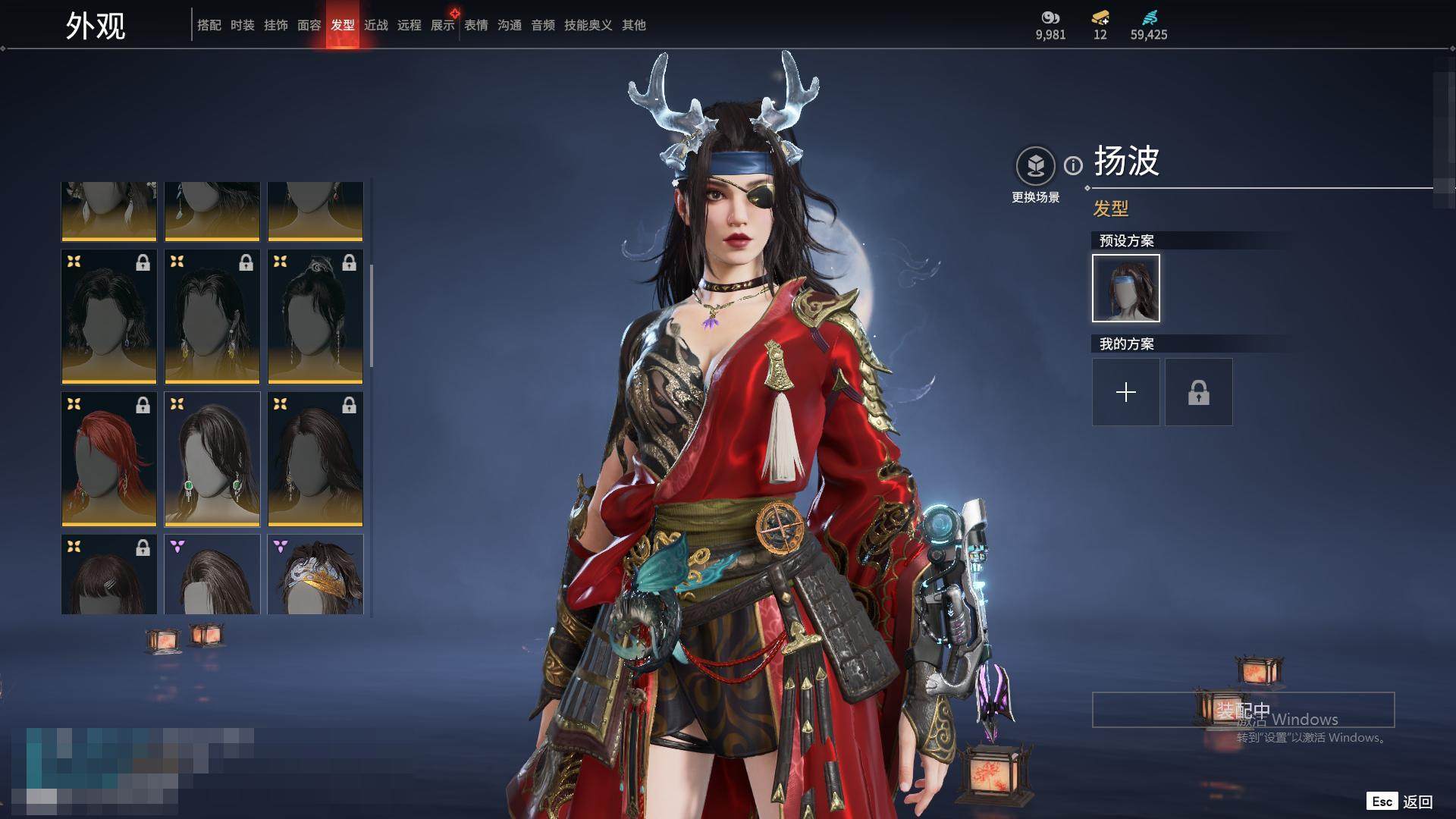Pick the hairstyle with golden headband
The width and height of the screenshot is (1456, 819).
pos(315,574)
